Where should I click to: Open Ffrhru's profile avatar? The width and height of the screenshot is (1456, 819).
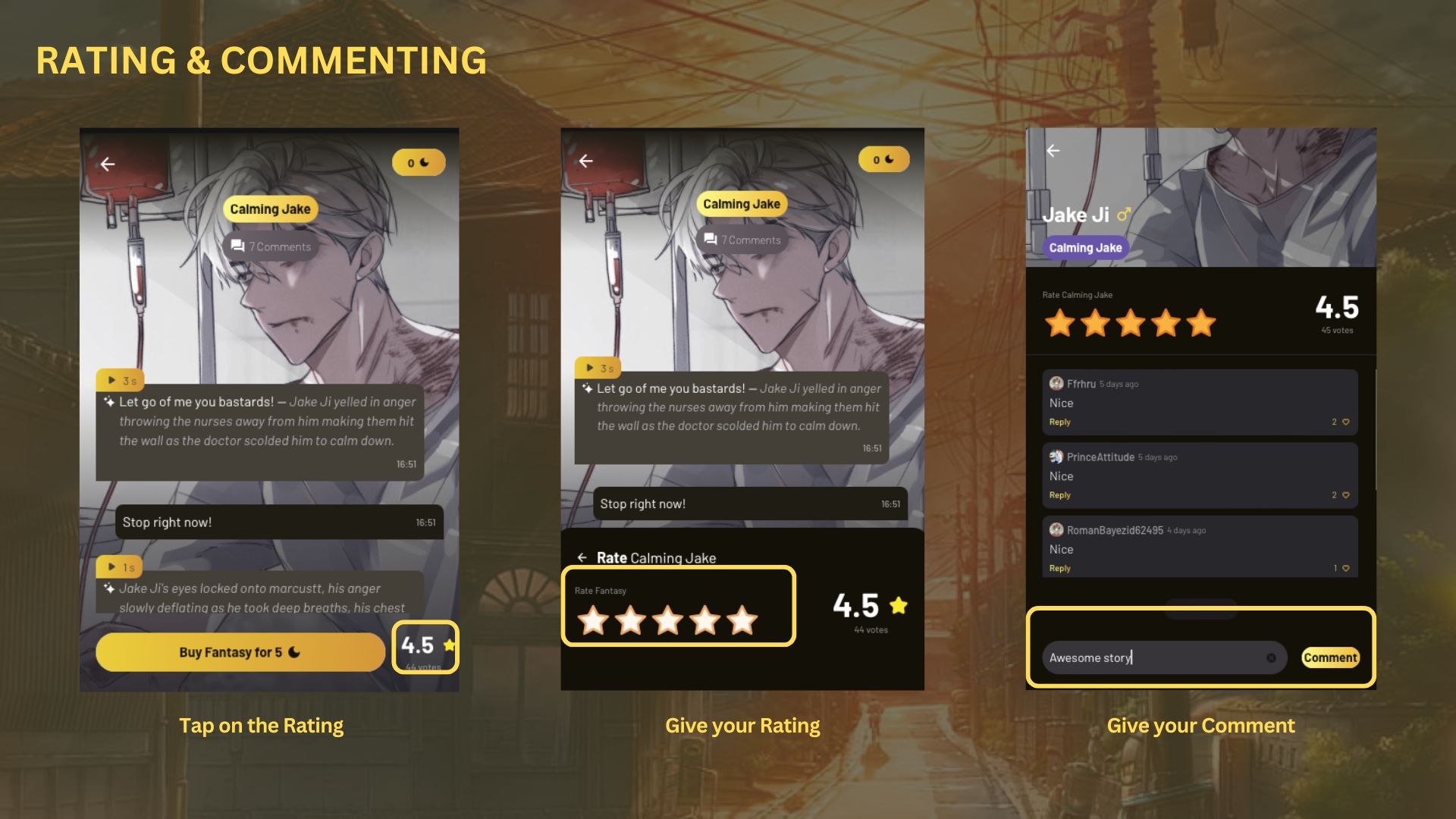click(x=1056, y=384)
